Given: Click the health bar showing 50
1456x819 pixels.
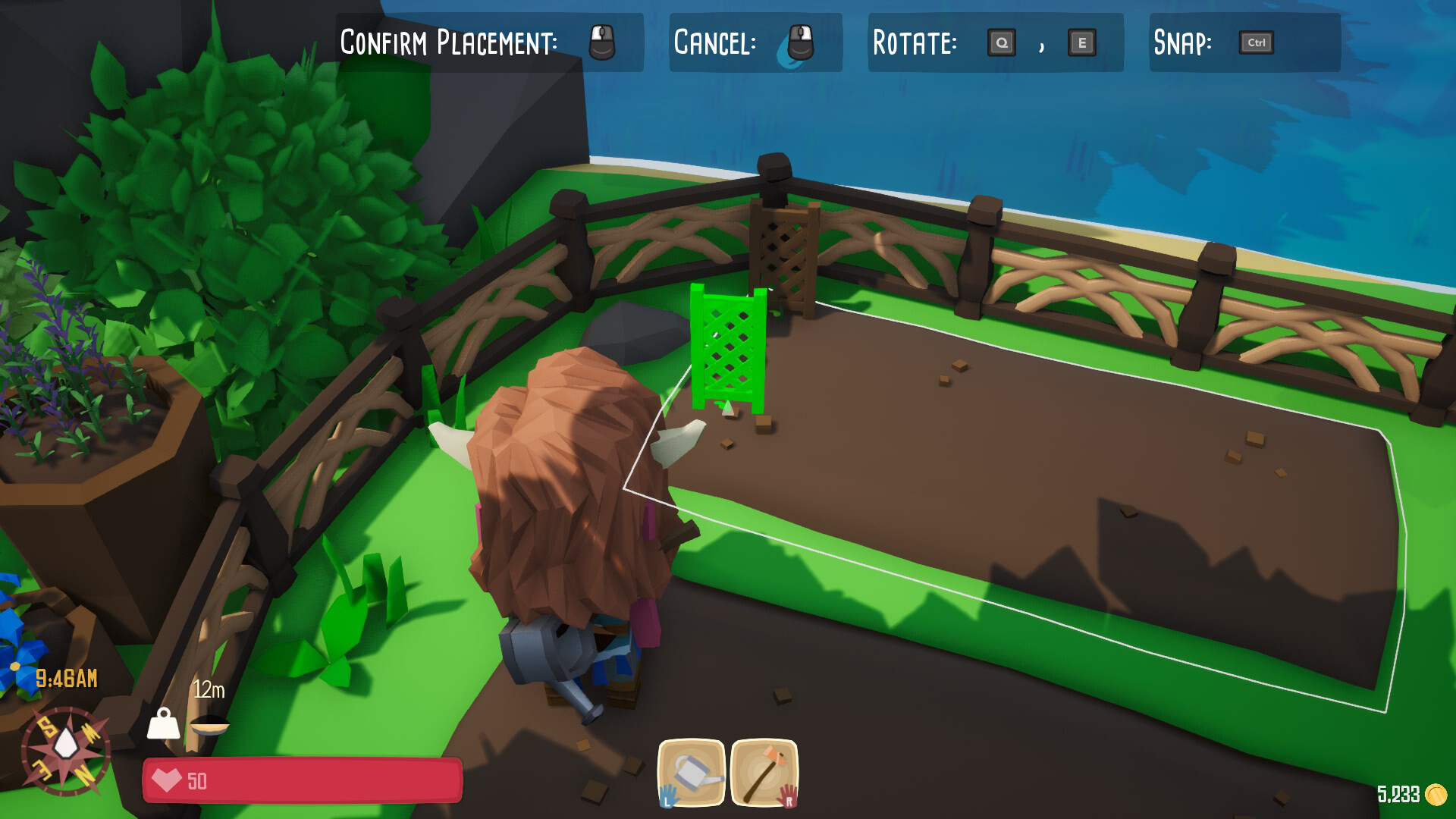Looking at the screenshot, I should pos(303,780).
